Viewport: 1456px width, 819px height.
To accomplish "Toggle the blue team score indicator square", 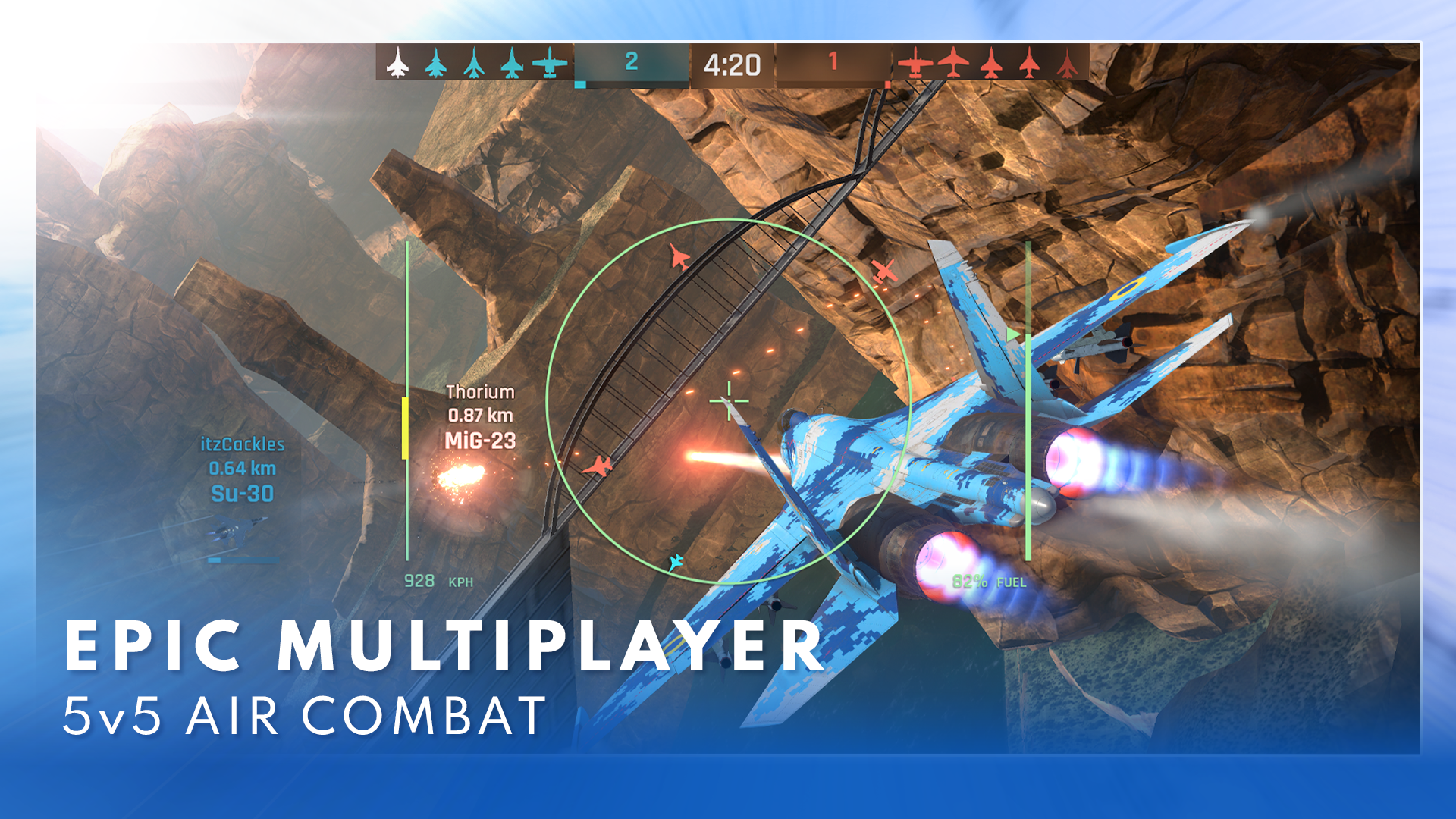I will pos(581,83).
